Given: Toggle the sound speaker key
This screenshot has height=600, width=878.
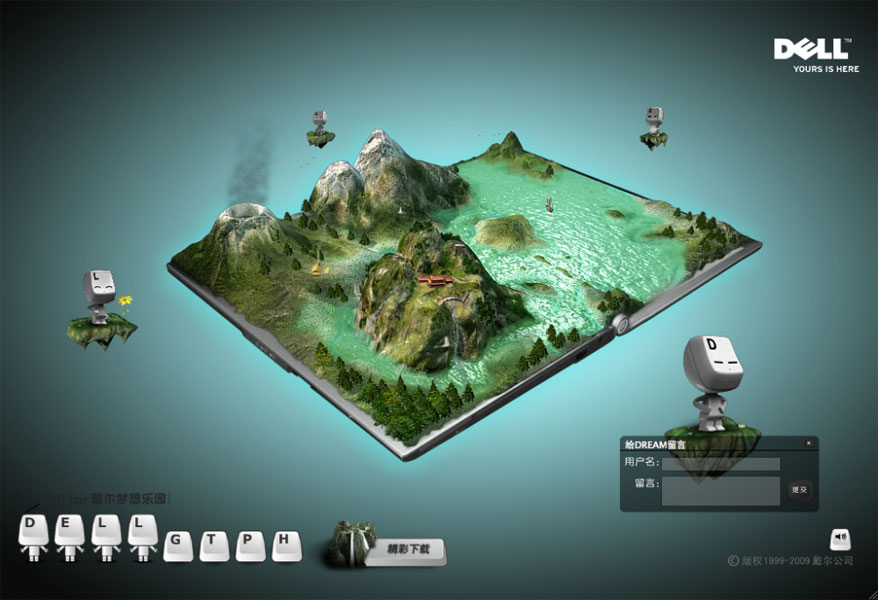Looking at the screenshot, I should tap(840, 539).
